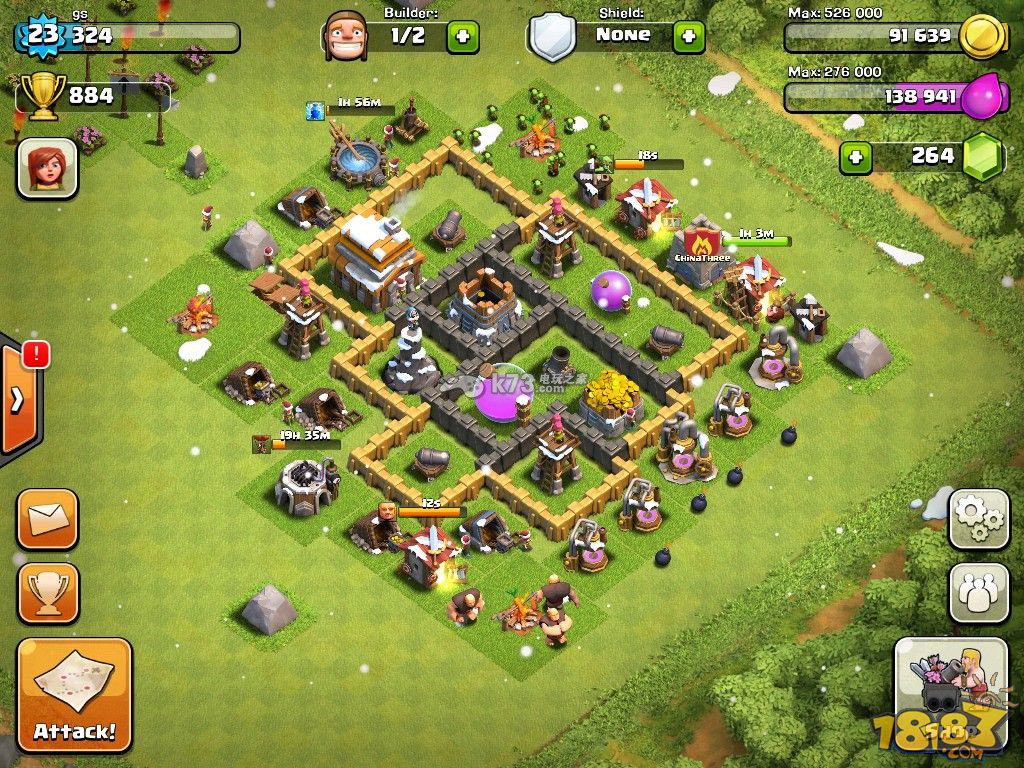Select the blue experience level badge

pyautogui.click(x=42, y=36)
